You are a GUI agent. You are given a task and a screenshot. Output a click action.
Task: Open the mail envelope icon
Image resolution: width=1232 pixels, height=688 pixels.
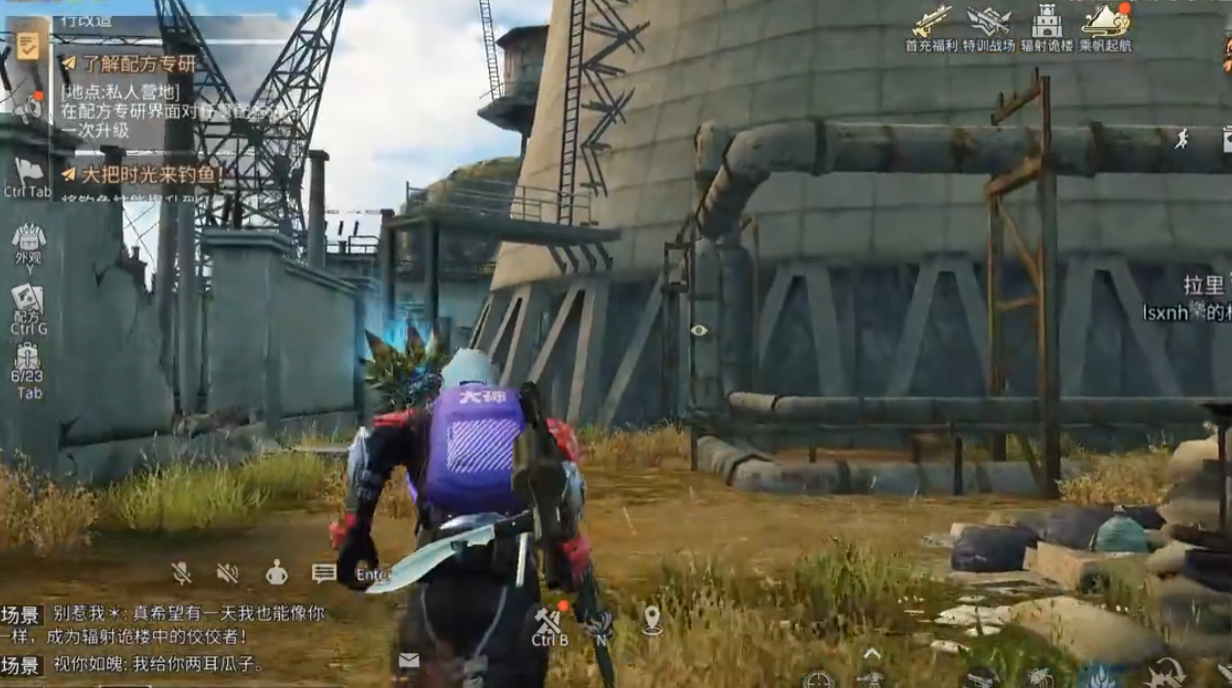coord(408,660)
